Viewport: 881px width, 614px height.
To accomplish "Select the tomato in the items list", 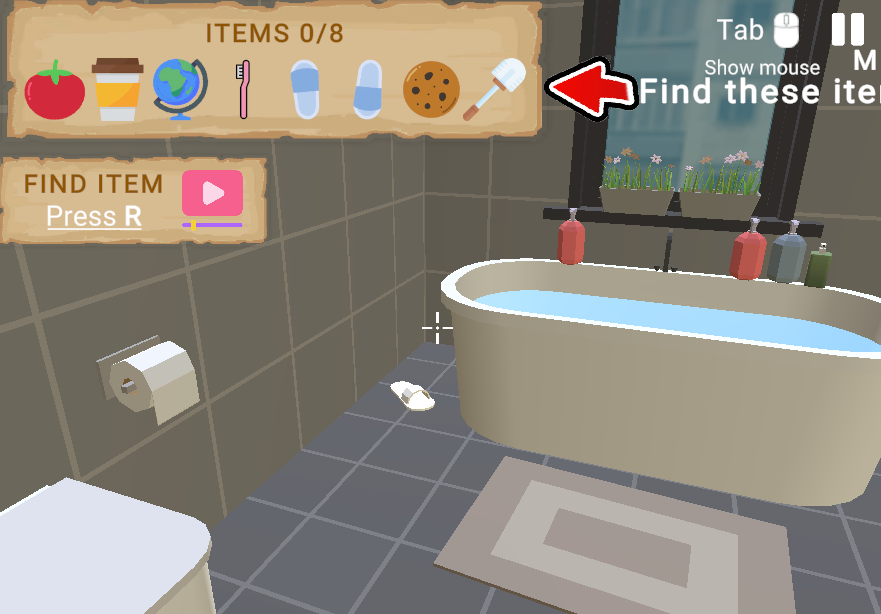I will pyautogui.click(x=55, y=90).
